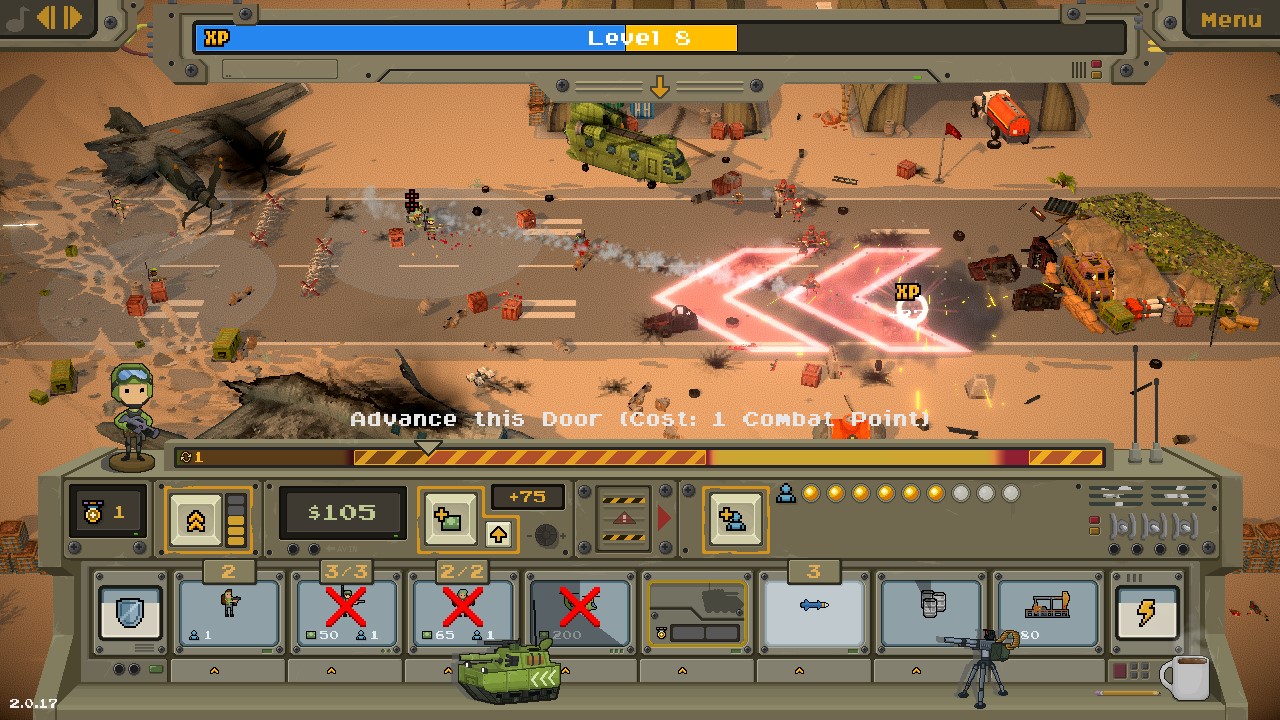Select the lightning bolt ability card
1280x720 pixels.
(1148, 611)
